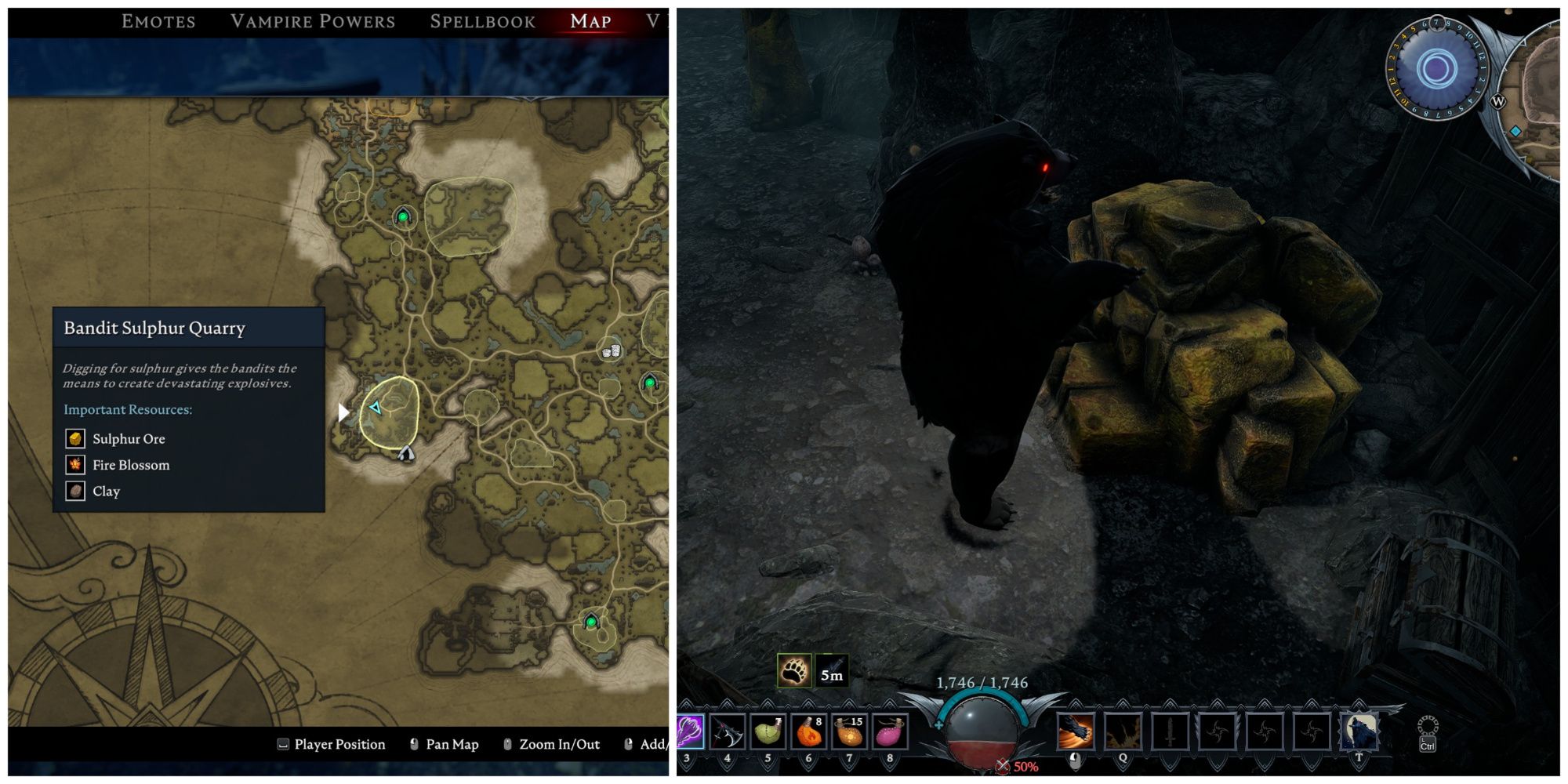The width and height of the screenshot is (1568, 784).
Task: Click the Fire Blossom resource icon
Action: (74, 465)
